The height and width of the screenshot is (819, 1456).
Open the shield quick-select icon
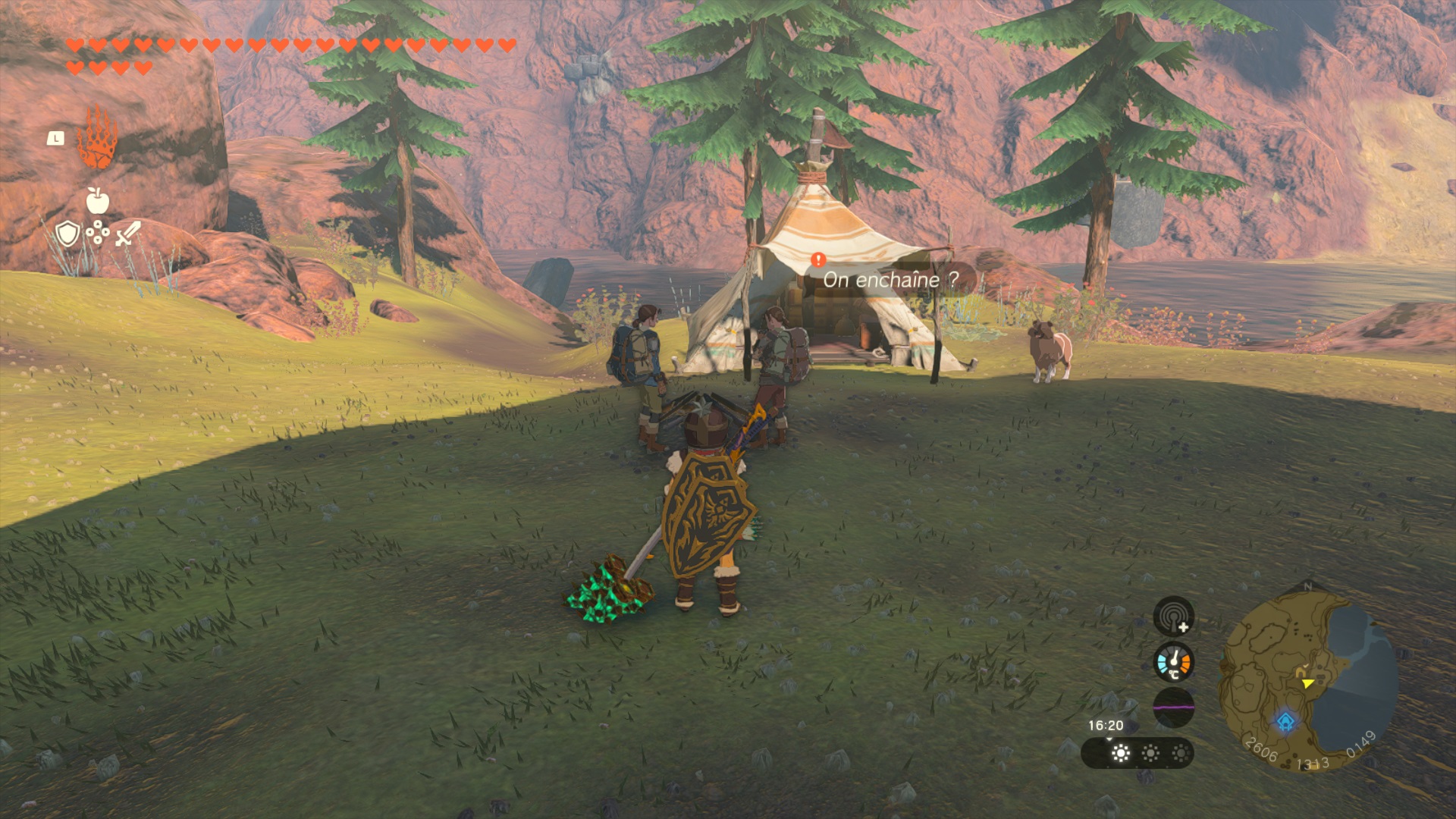pos(67,234)
